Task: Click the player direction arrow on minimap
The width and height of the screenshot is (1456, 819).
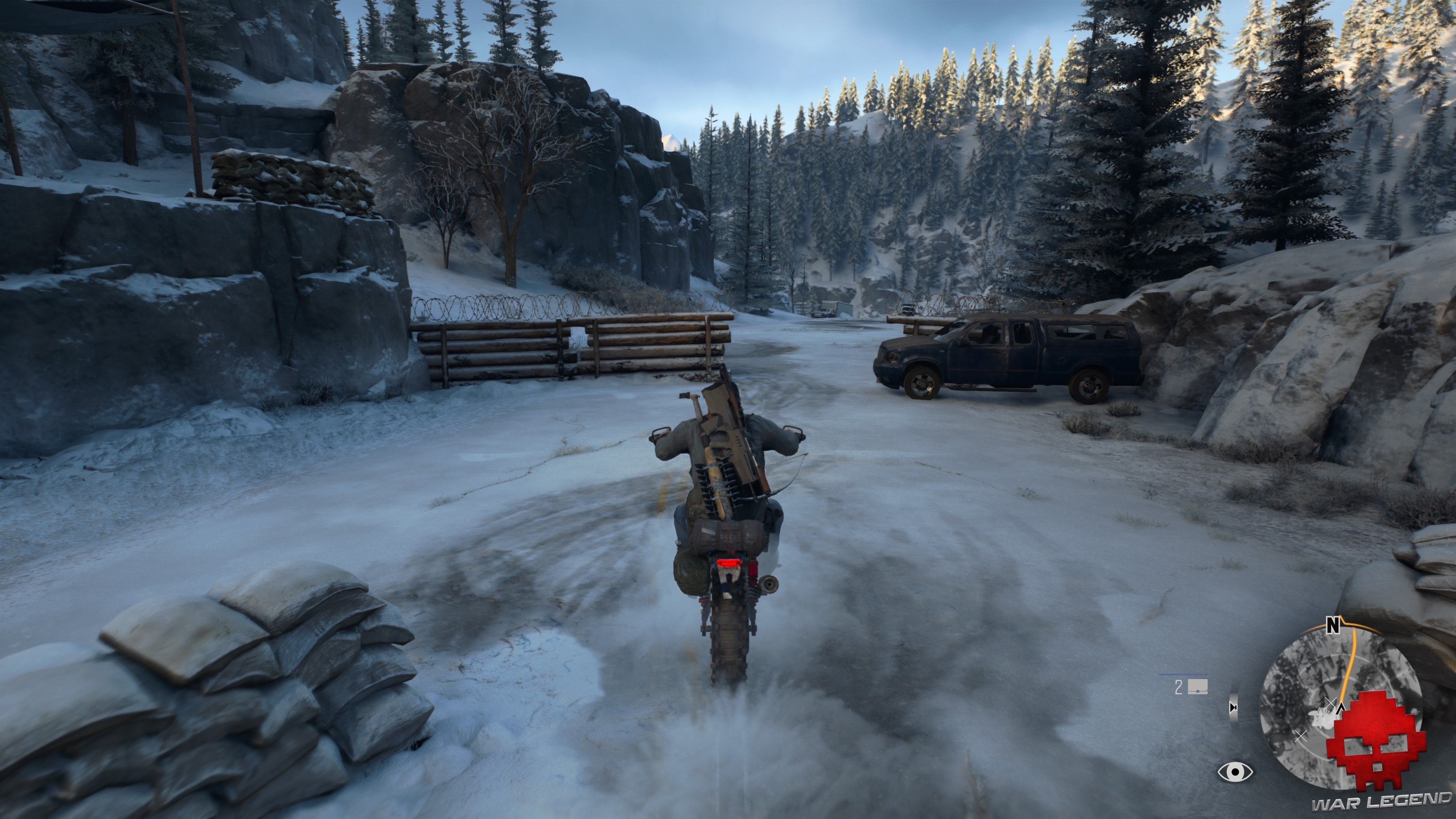Action: click(1341, 709)
